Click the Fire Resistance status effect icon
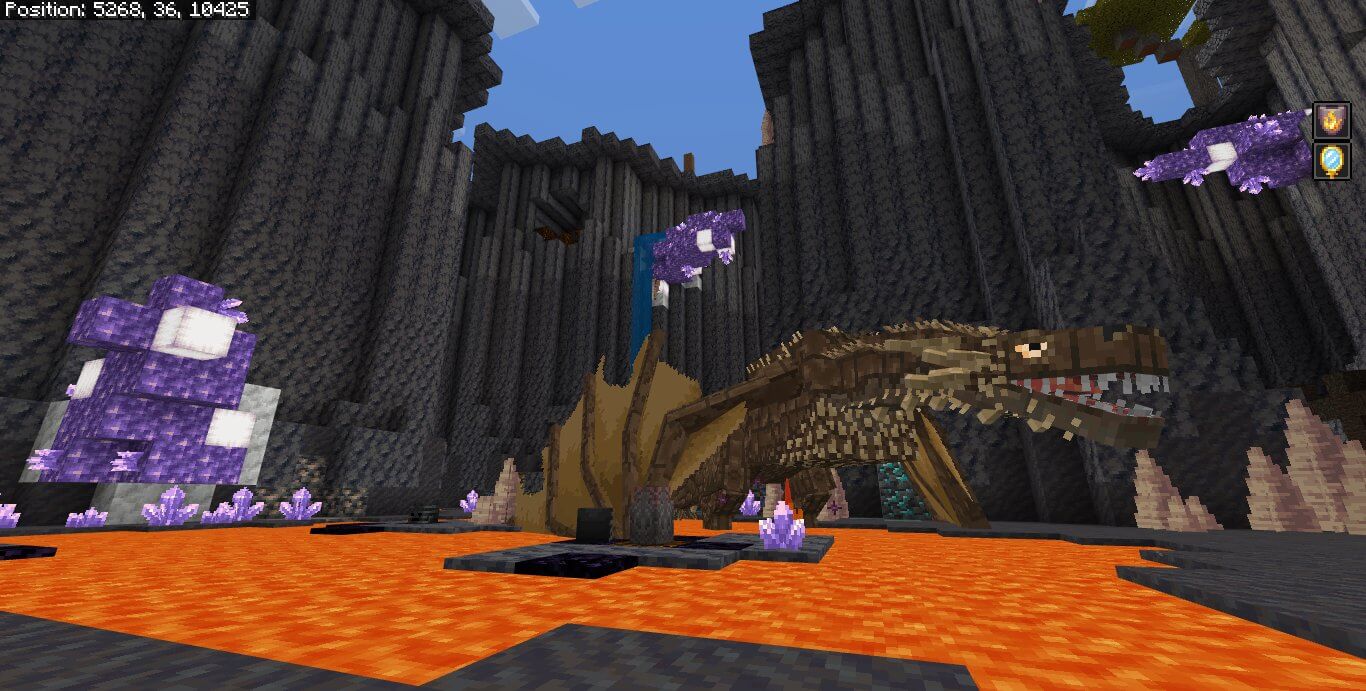This screenshot has width=1366, height=691. click(x=1332, y=121)
